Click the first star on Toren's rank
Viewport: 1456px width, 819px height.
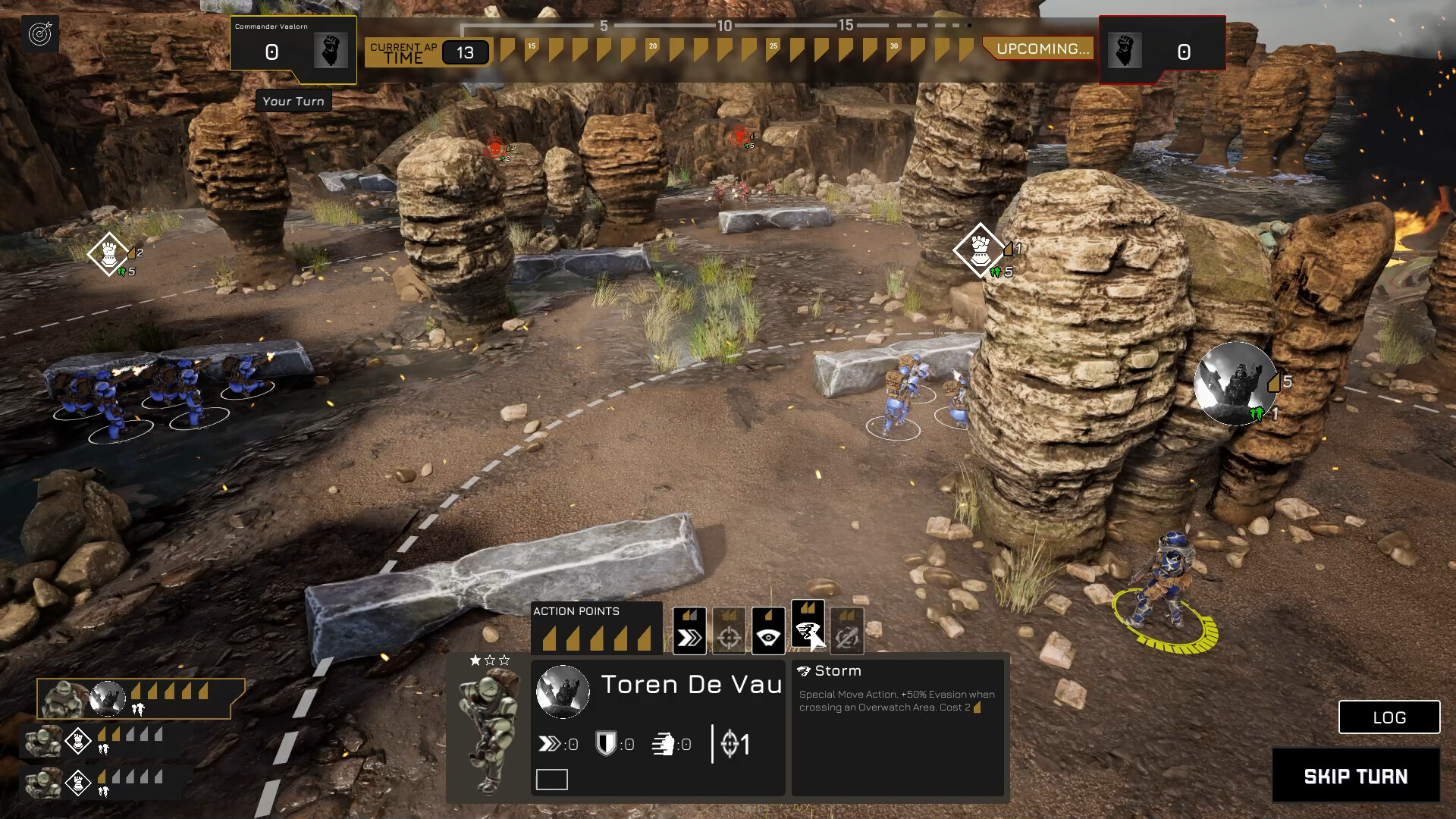(x=475, y=661)
